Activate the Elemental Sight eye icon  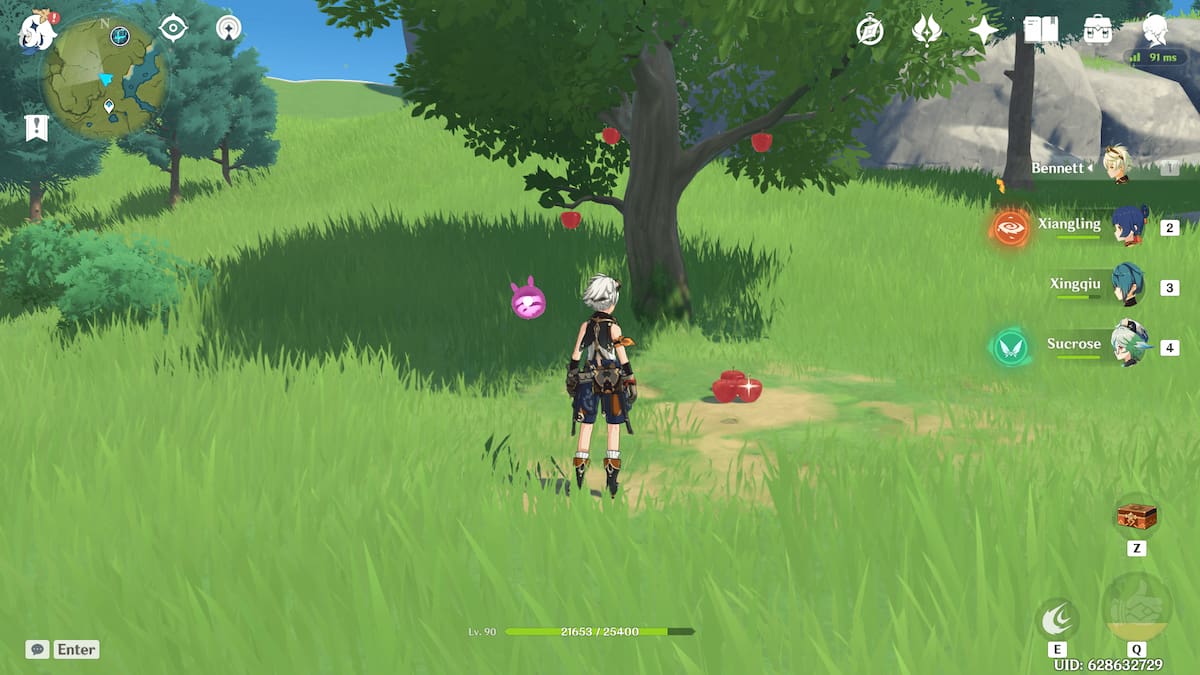tap(174, 28)
